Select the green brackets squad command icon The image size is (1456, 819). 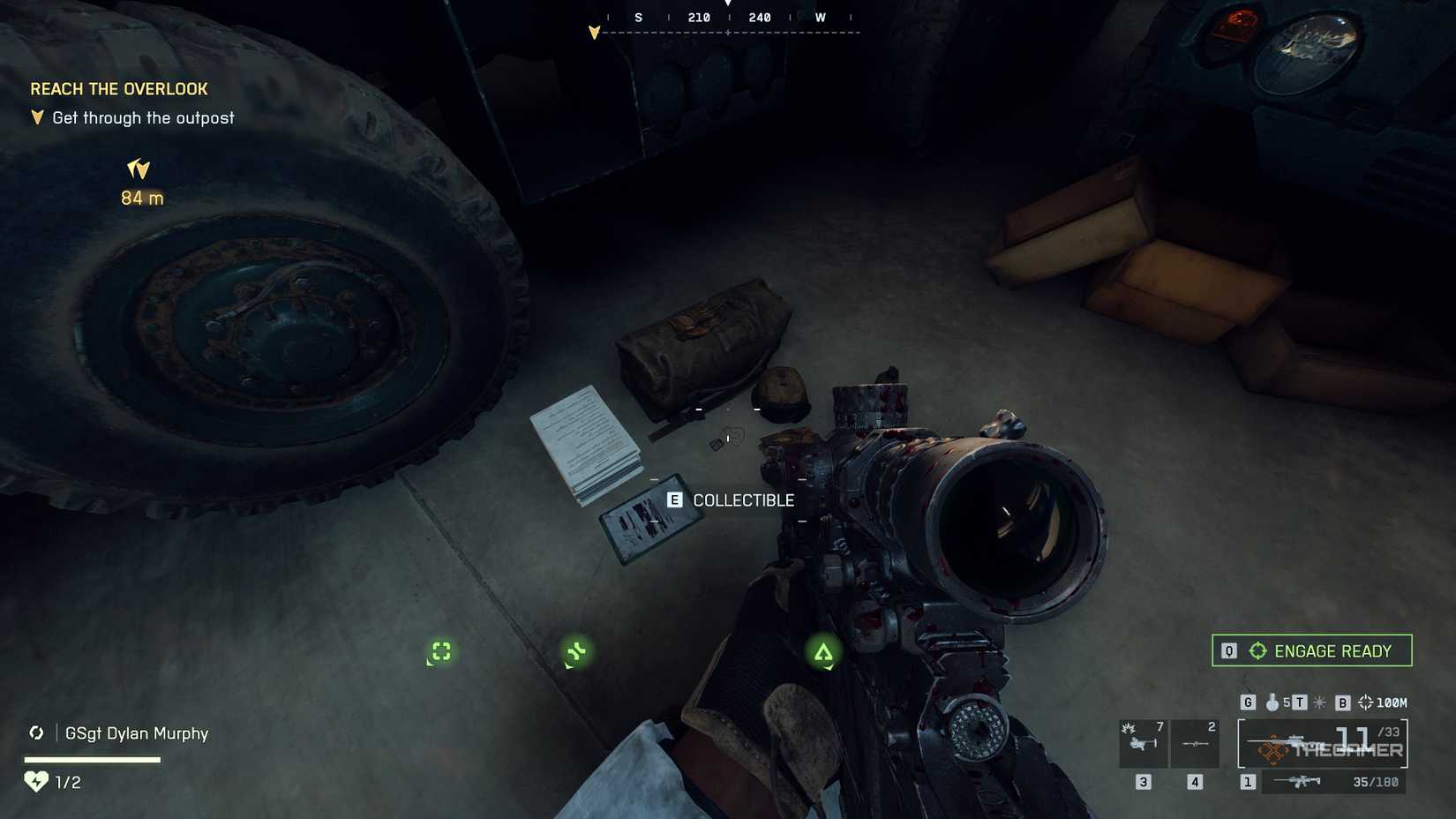coord(441,651)
